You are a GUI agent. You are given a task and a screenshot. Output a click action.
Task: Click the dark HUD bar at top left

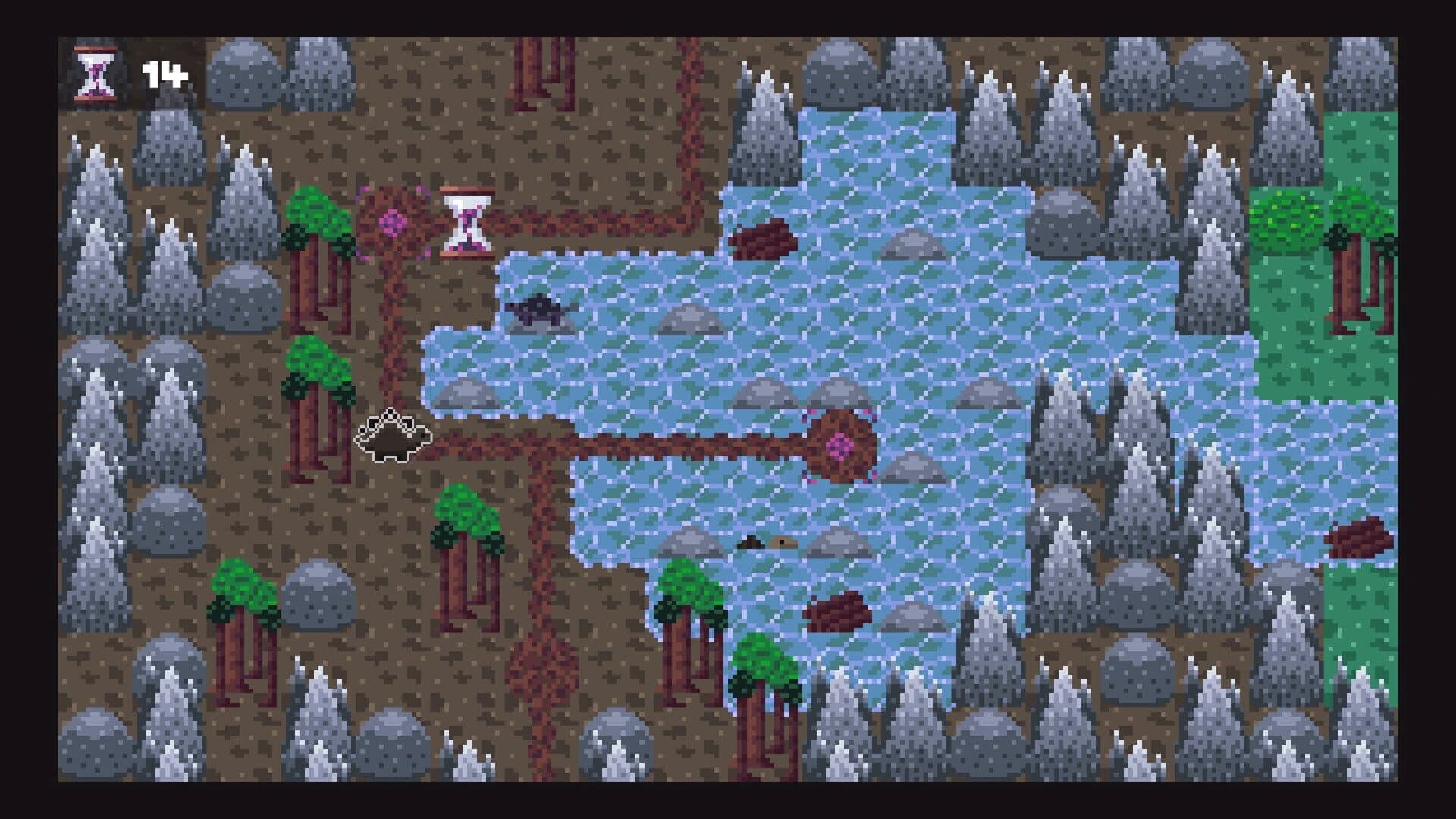[x=129, y=72]
